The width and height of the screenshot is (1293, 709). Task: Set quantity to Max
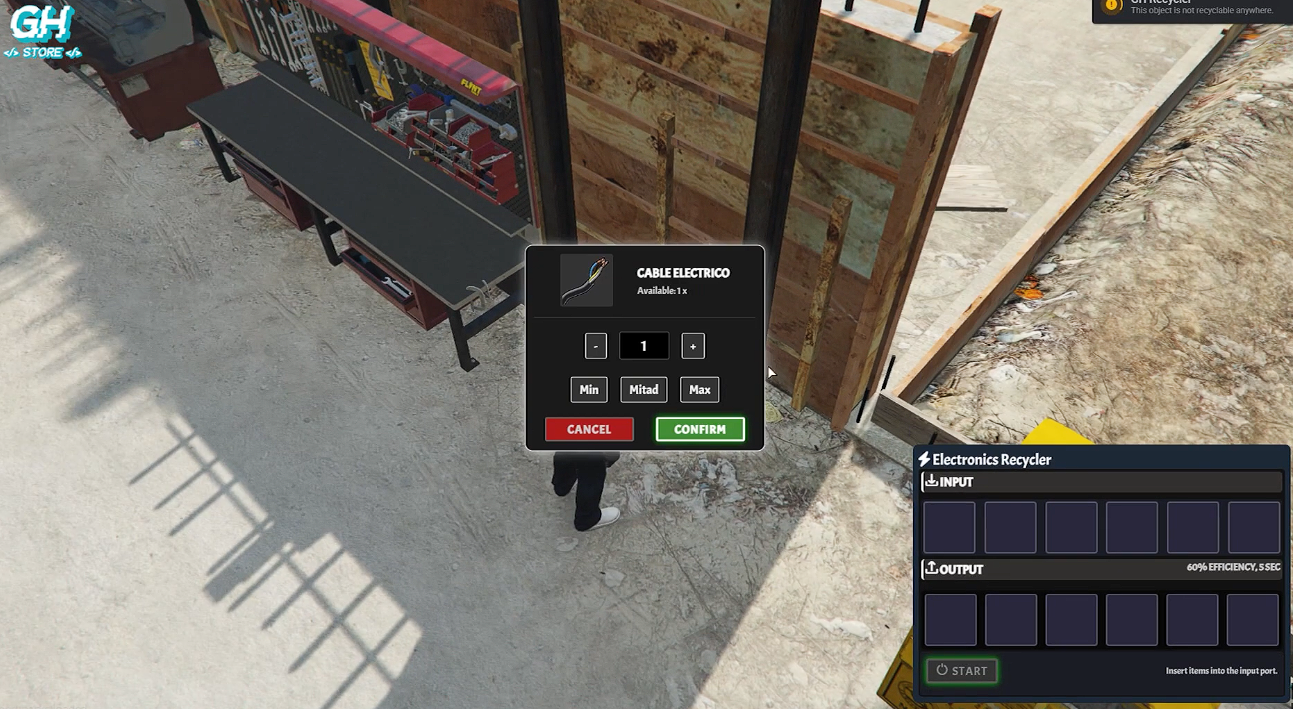tap(700, 389)
